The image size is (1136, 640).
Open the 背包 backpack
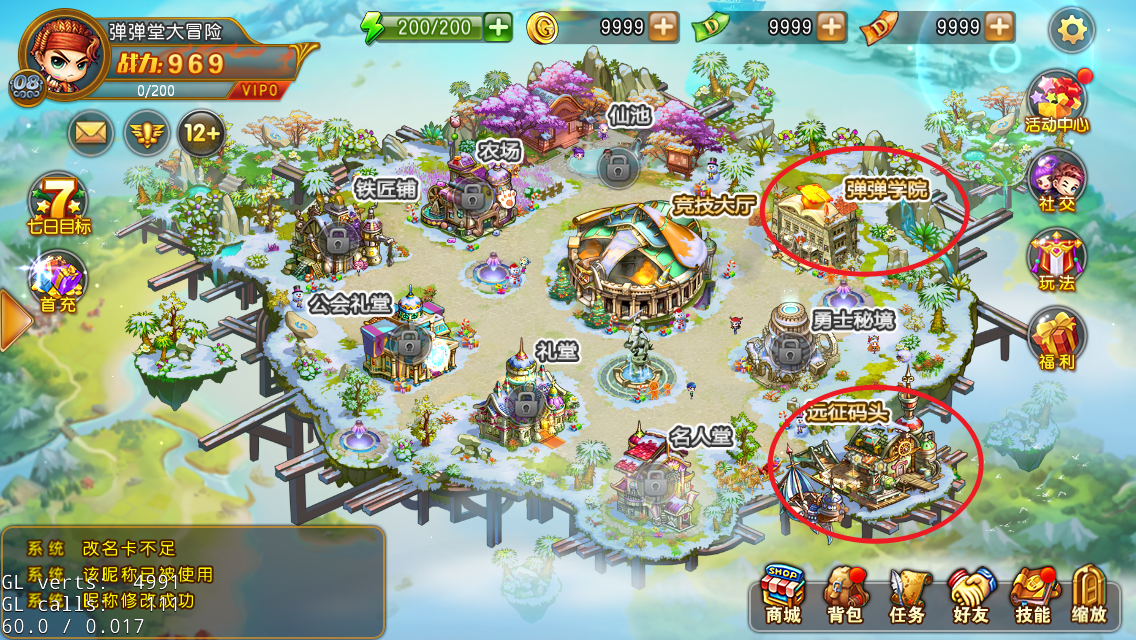pyautogui.click(x=845, y=596)
